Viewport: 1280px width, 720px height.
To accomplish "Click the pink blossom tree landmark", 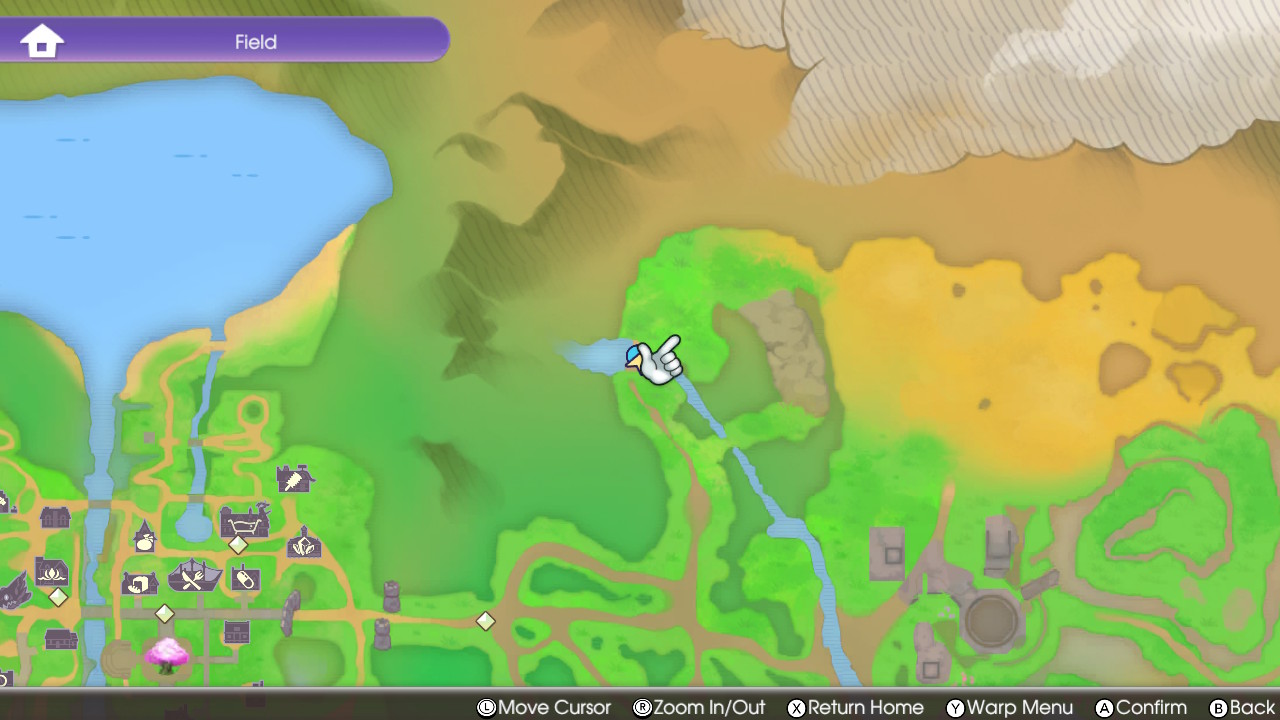I will click(167, 655).
